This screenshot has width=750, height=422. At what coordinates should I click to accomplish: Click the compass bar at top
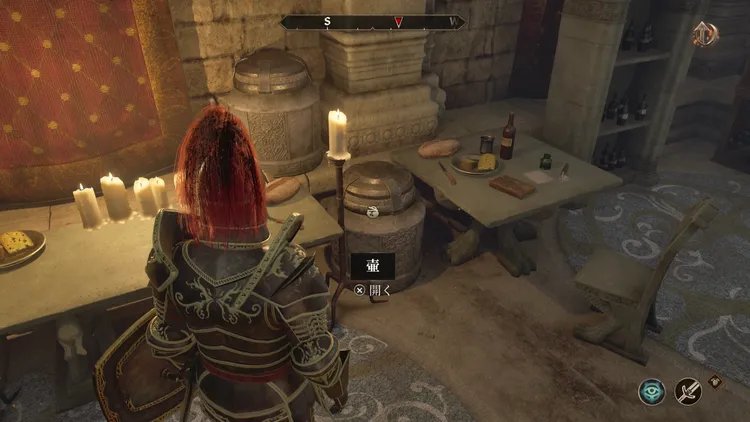coord(373,21)
